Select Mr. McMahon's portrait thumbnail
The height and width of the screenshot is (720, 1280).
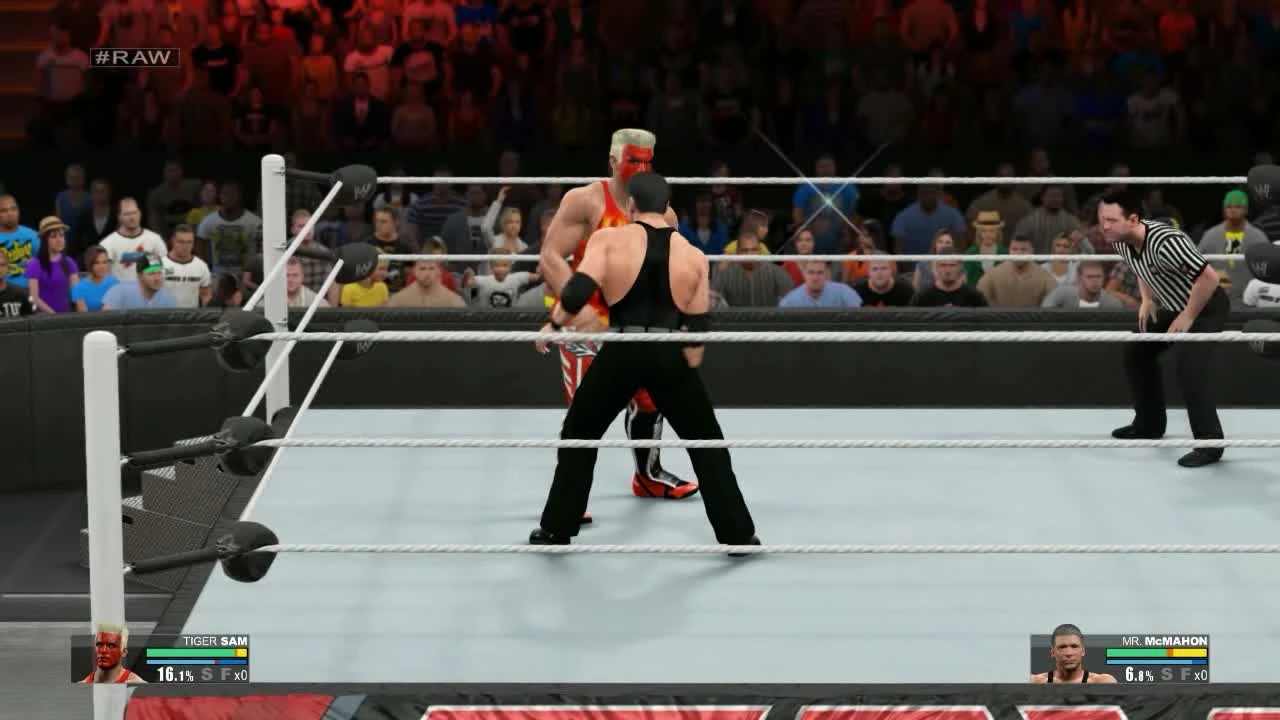pos(1067,660)
